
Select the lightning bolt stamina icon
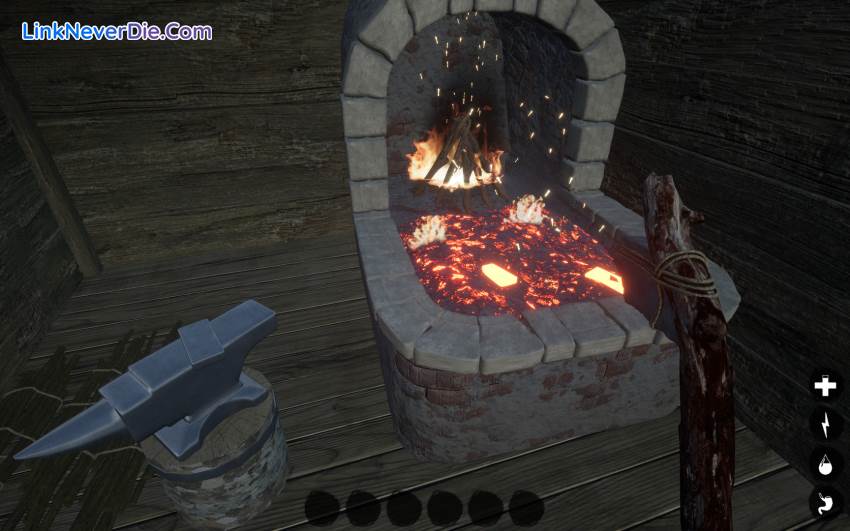825,425
